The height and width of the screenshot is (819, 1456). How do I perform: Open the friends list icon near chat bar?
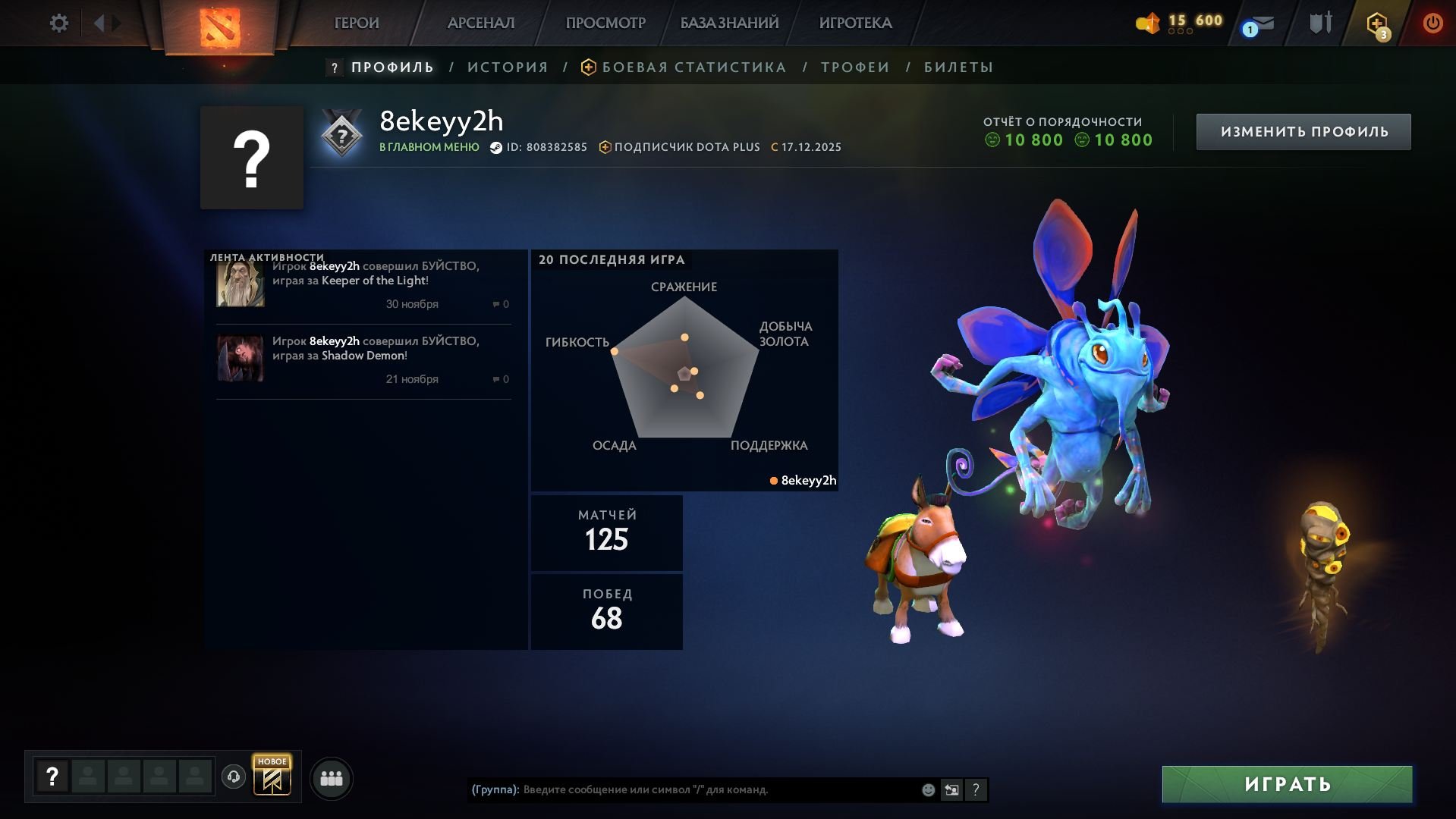point(332,777)
